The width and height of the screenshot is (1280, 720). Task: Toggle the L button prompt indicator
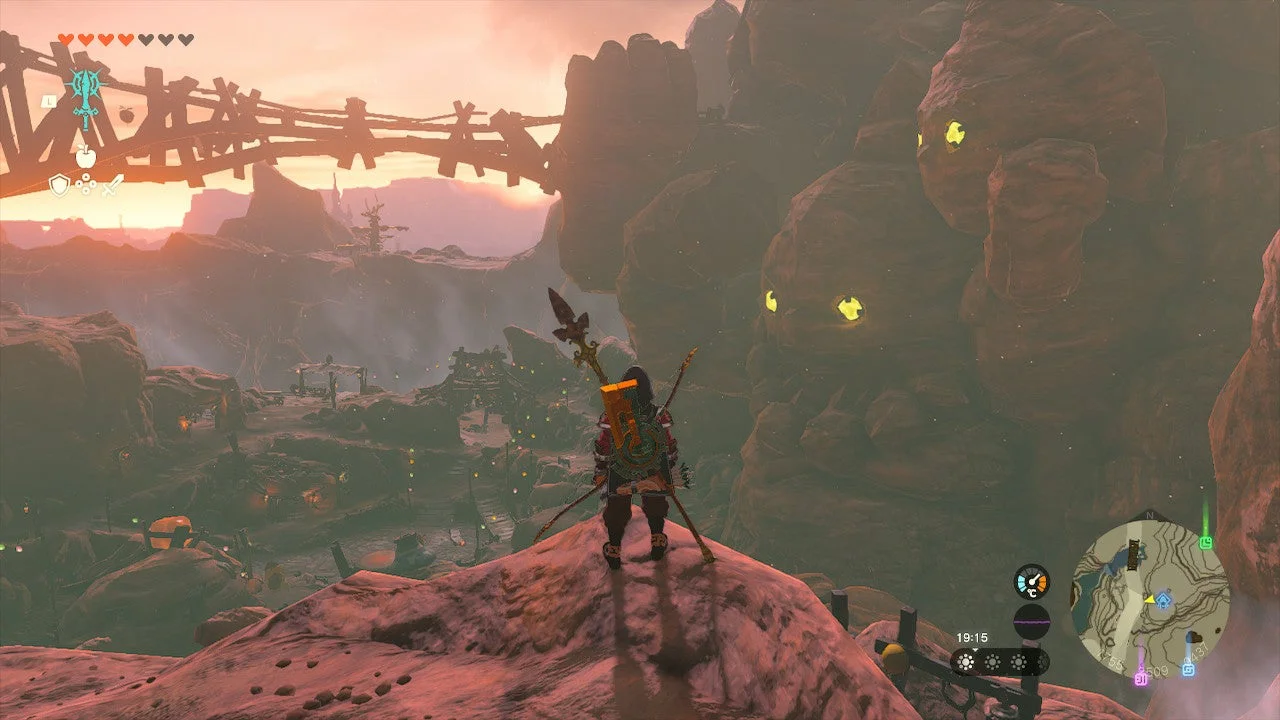(x=50, y=100)
